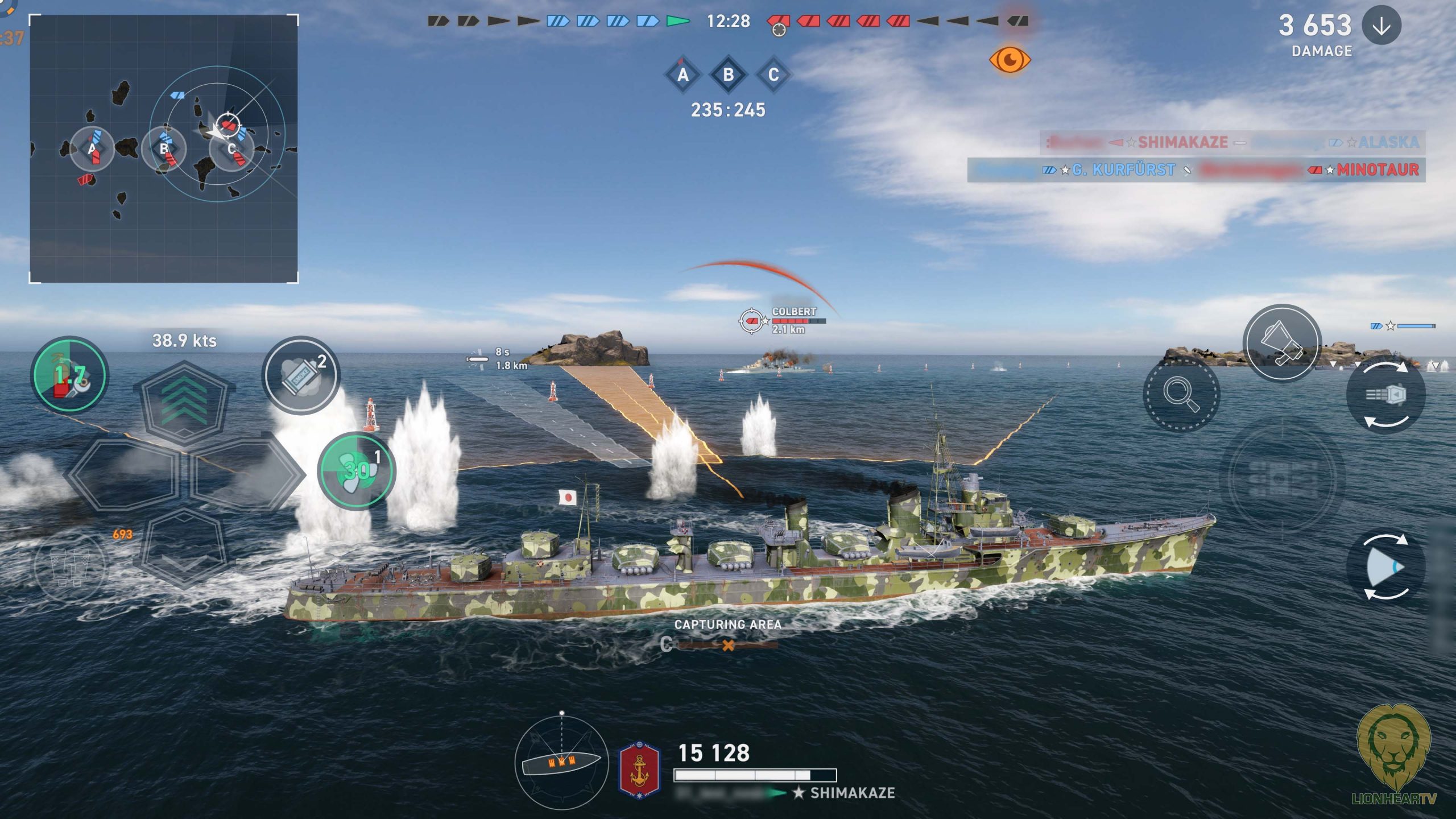Switch weapons using the torpedo launcher swap button
This screenshot has height=819, width=1456.
click(x=1386, y=395)
